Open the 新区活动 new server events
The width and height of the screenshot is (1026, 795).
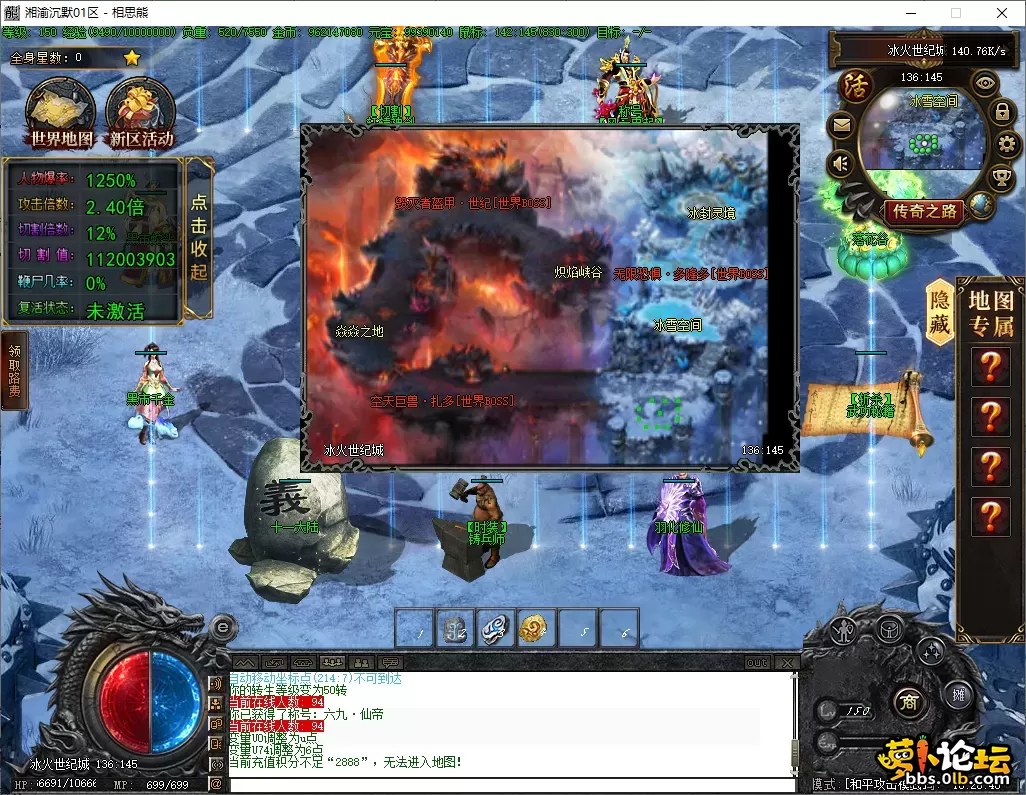pyautogui.click(x=140, y=115)
